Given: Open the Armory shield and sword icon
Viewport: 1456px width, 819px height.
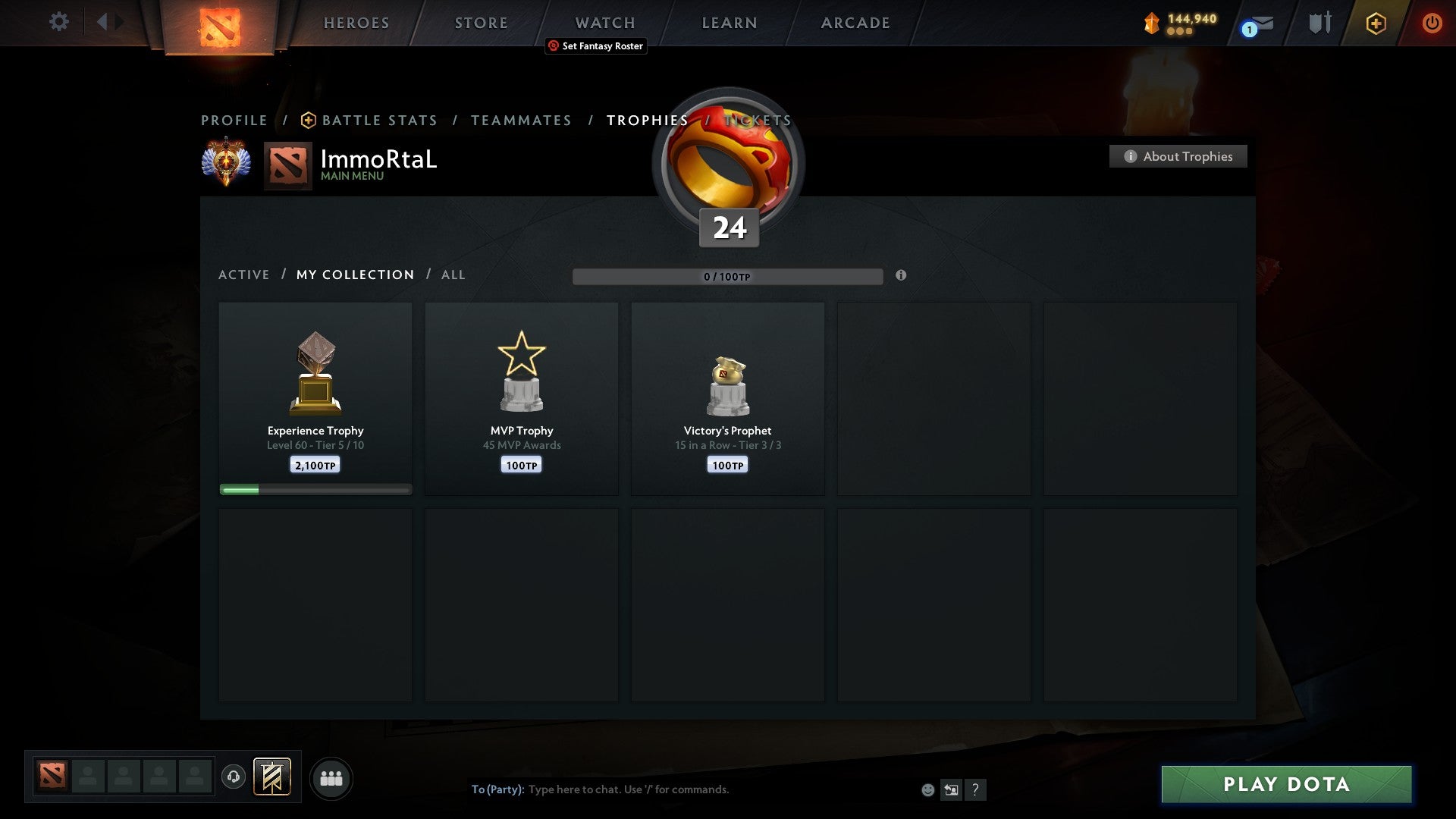Looking at the screenshot, I should [x=1319, y=23].
